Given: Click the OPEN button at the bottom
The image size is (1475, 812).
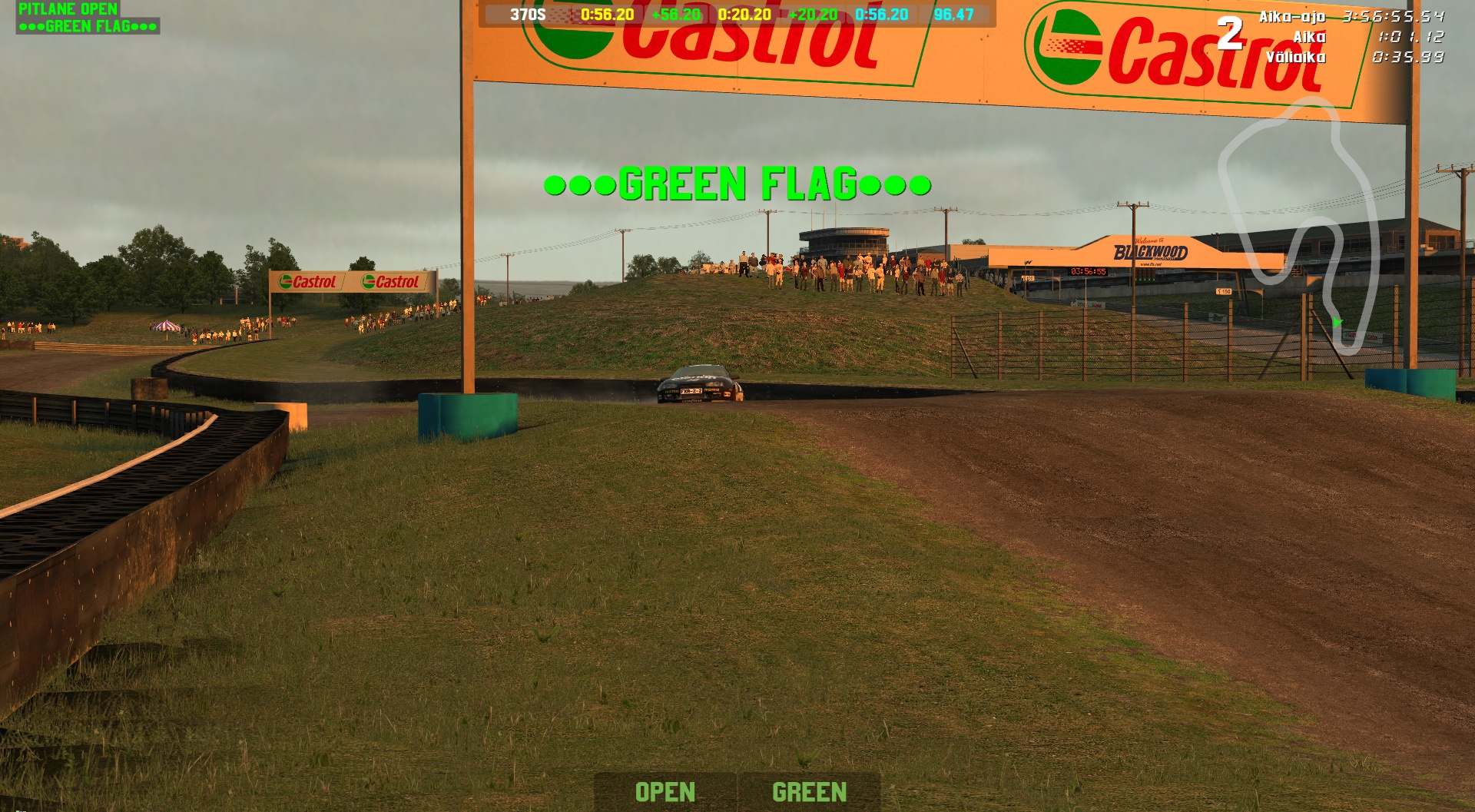Looking at the screenshot, I should click(665, 792).
